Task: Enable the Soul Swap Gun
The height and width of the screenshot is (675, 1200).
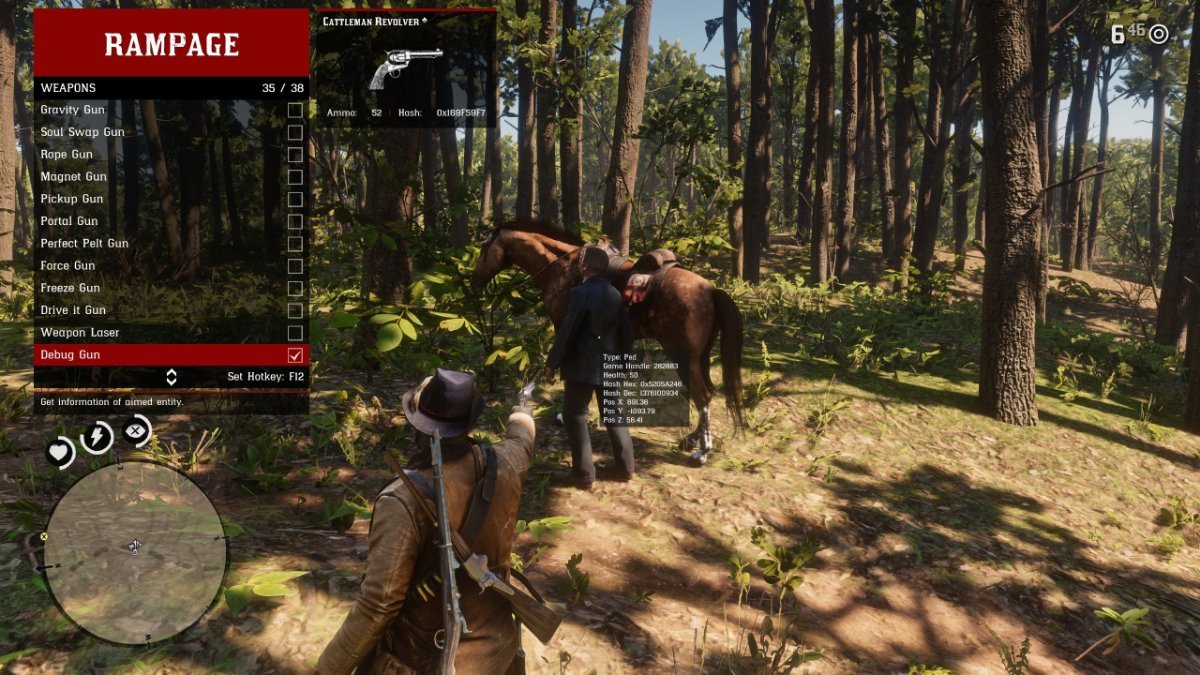Action: coord(295,132)
